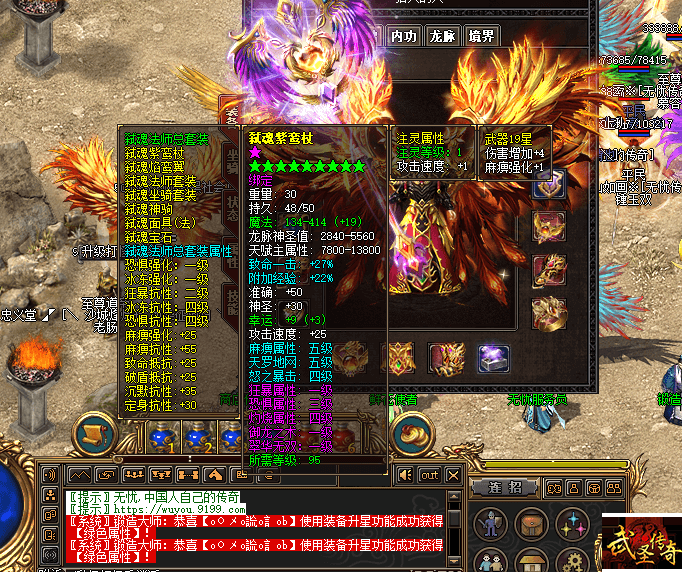Screen dimensions: 682x572
Task: Open the 龙脉 tab
Action: [x=442, y=36]
